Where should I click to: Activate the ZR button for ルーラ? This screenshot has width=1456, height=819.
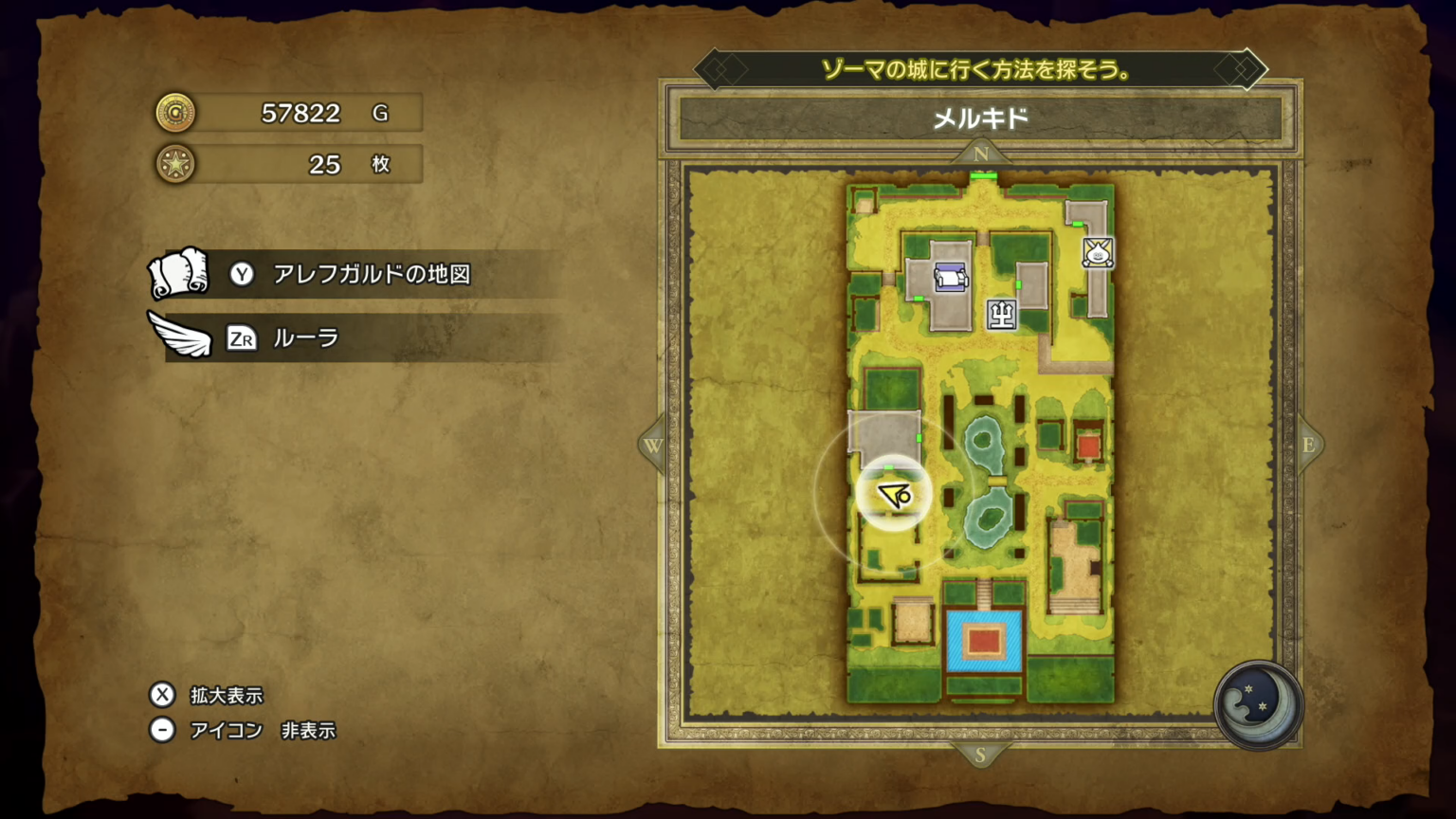click(x=242, y=338)
